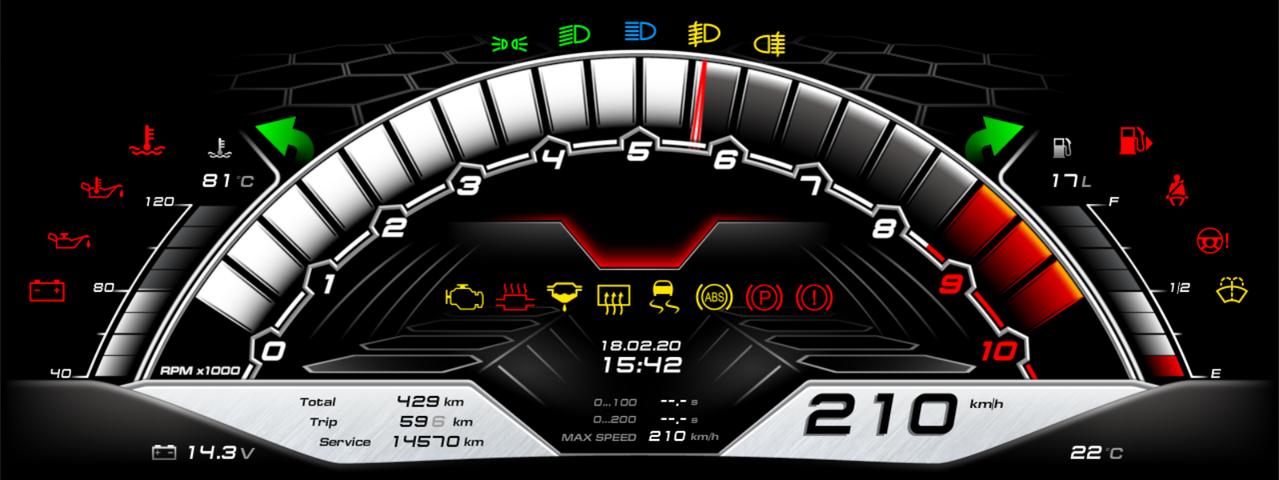The width and height of the screenshot is (1279, 480).
Task: Click the red brake warning exclamation icon
Action: coord(814,296)
